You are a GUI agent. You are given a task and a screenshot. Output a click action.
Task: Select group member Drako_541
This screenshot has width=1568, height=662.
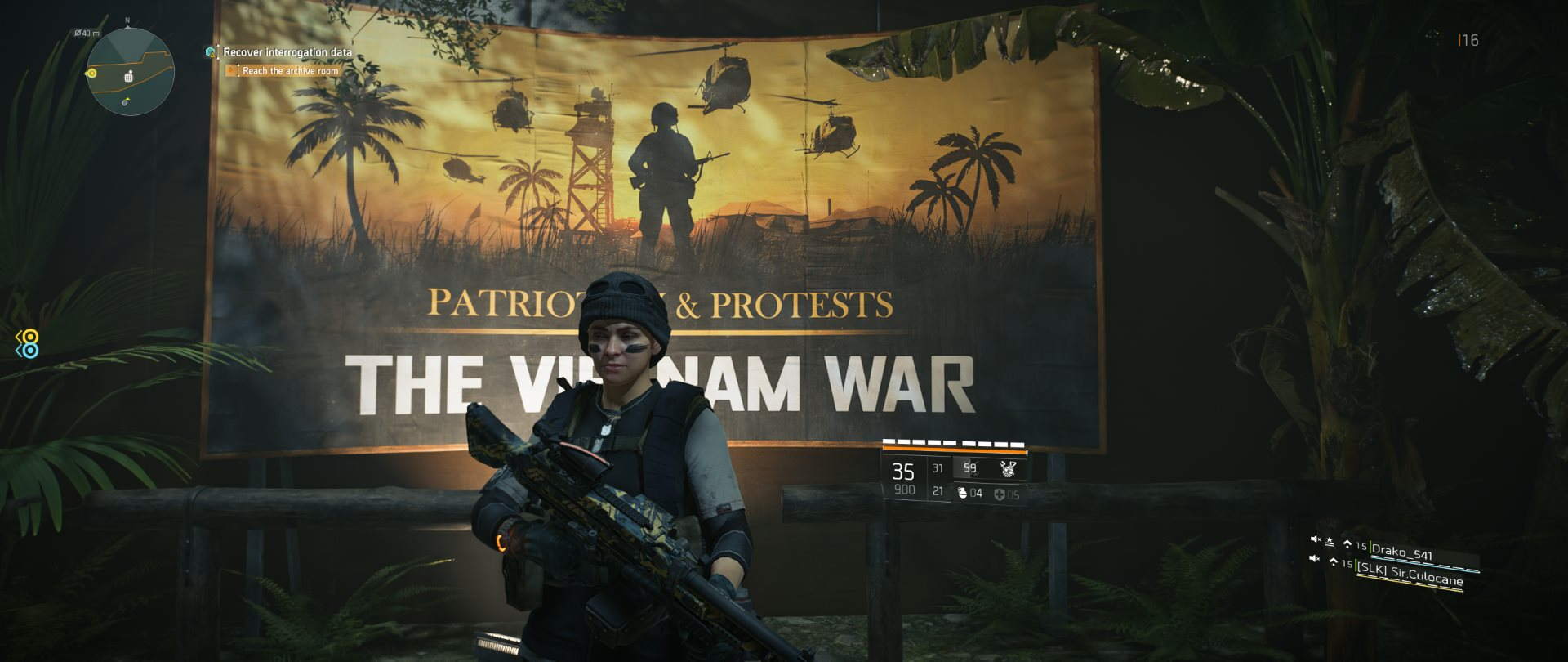click(x=1401, y=553)
